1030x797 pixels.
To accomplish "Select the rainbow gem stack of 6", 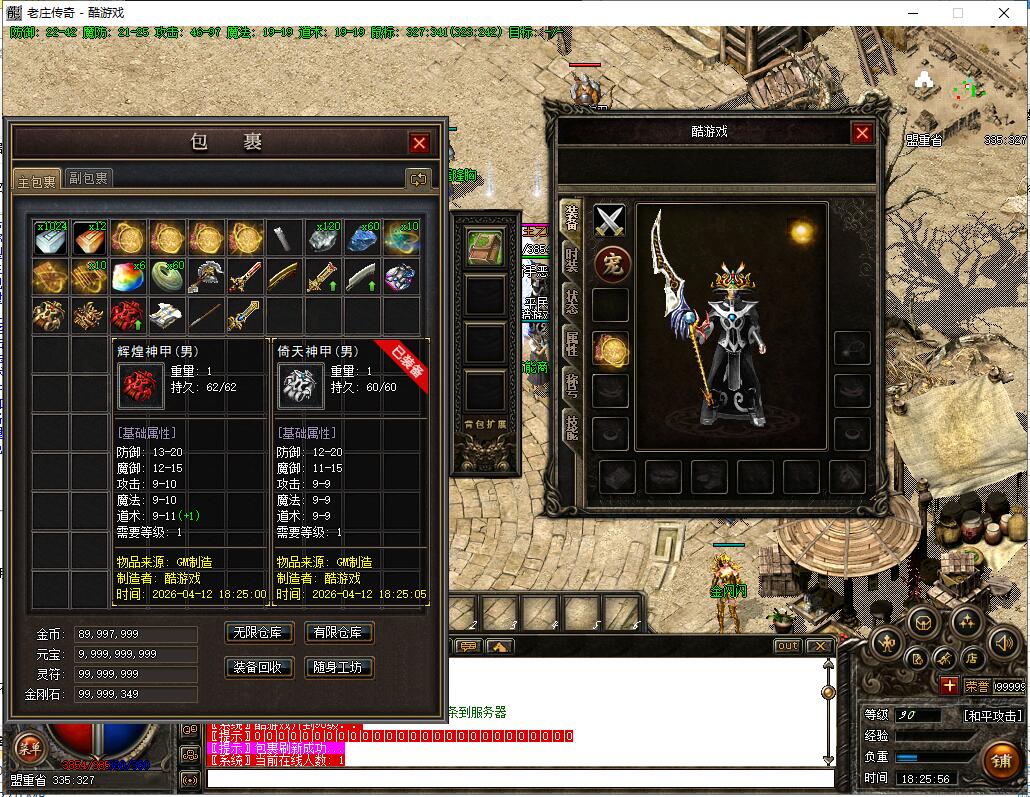I will tap(127, 276).
